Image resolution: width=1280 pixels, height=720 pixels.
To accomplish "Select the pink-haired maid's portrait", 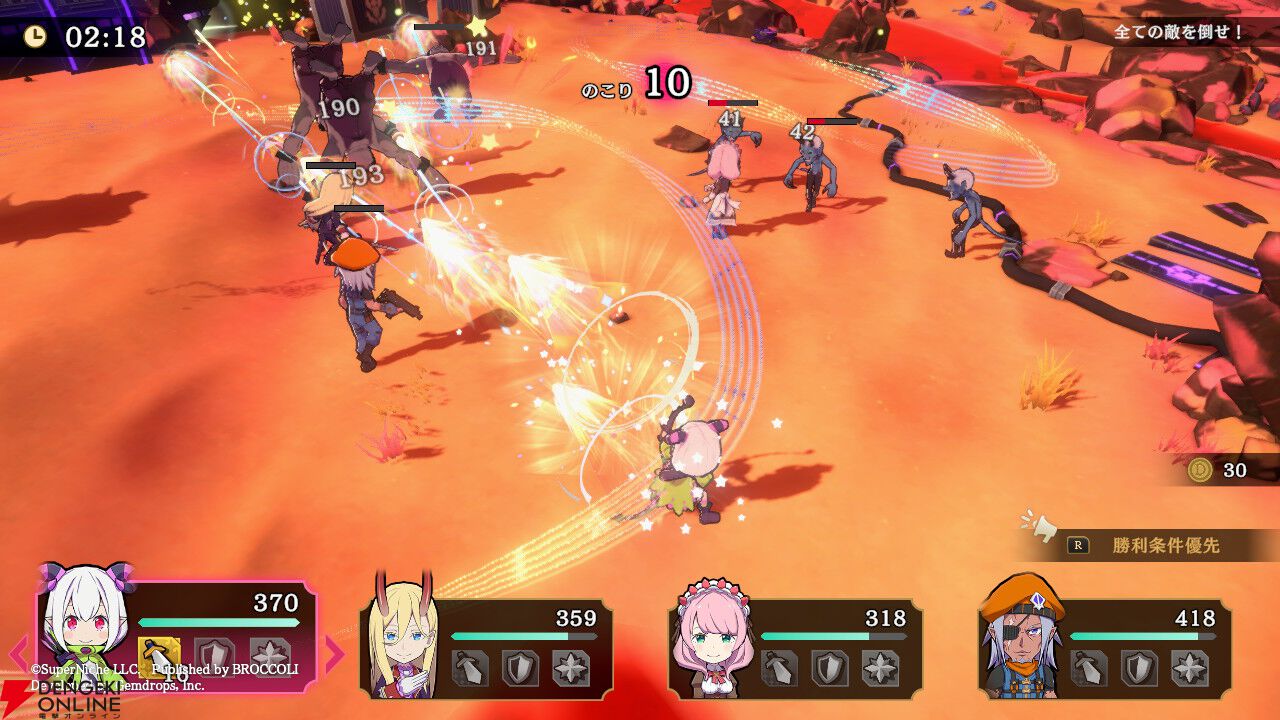I will point(711,636).
